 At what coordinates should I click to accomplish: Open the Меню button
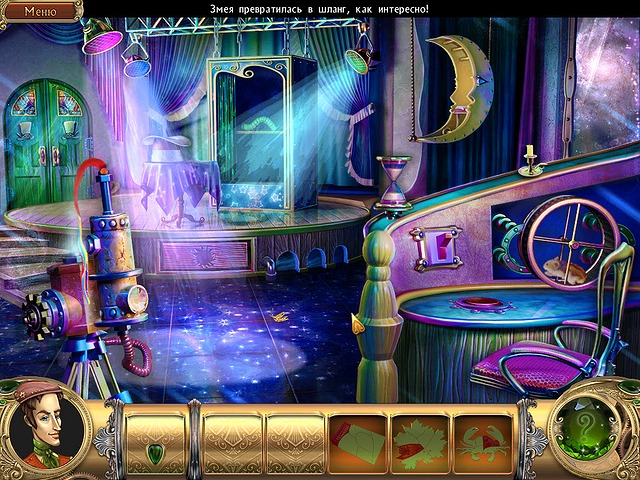click(39, 11)
